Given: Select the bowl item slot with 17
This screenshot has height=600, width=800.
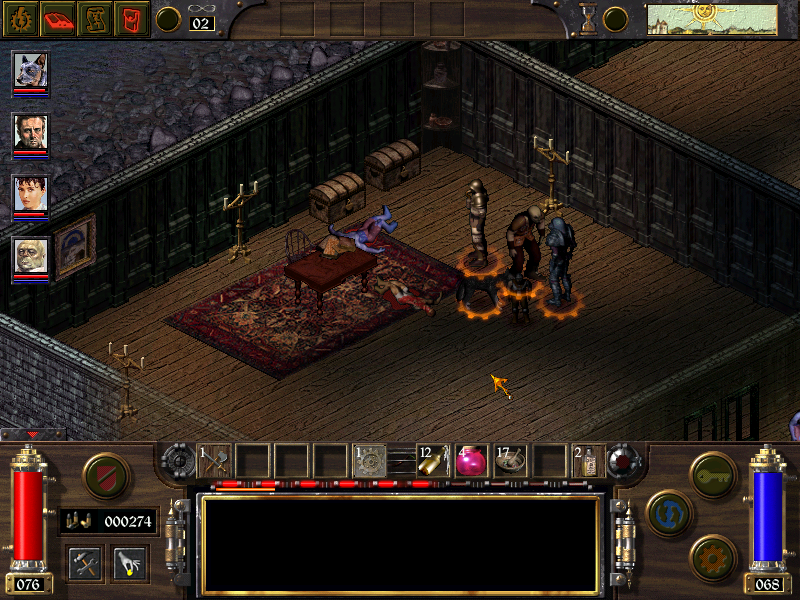Looking at the screenshot, I should click(x=510, y=460).
